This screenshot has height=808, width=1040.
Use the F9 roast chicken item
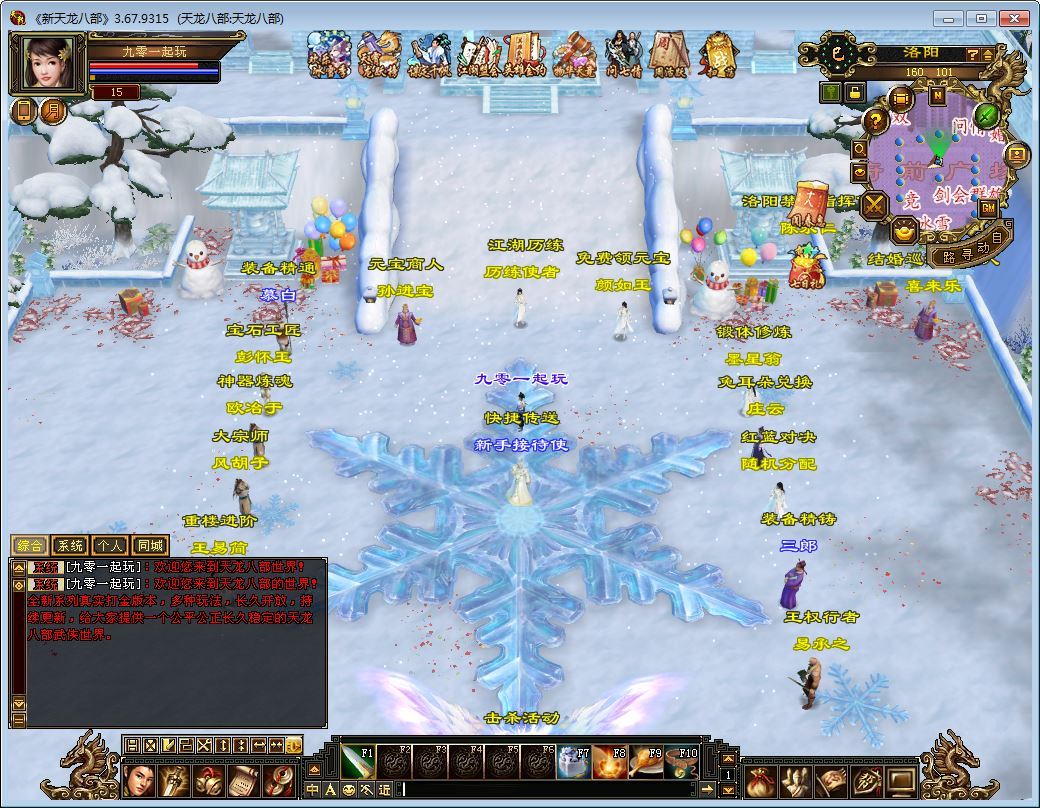pyautogui.click(x=644, y=763)
